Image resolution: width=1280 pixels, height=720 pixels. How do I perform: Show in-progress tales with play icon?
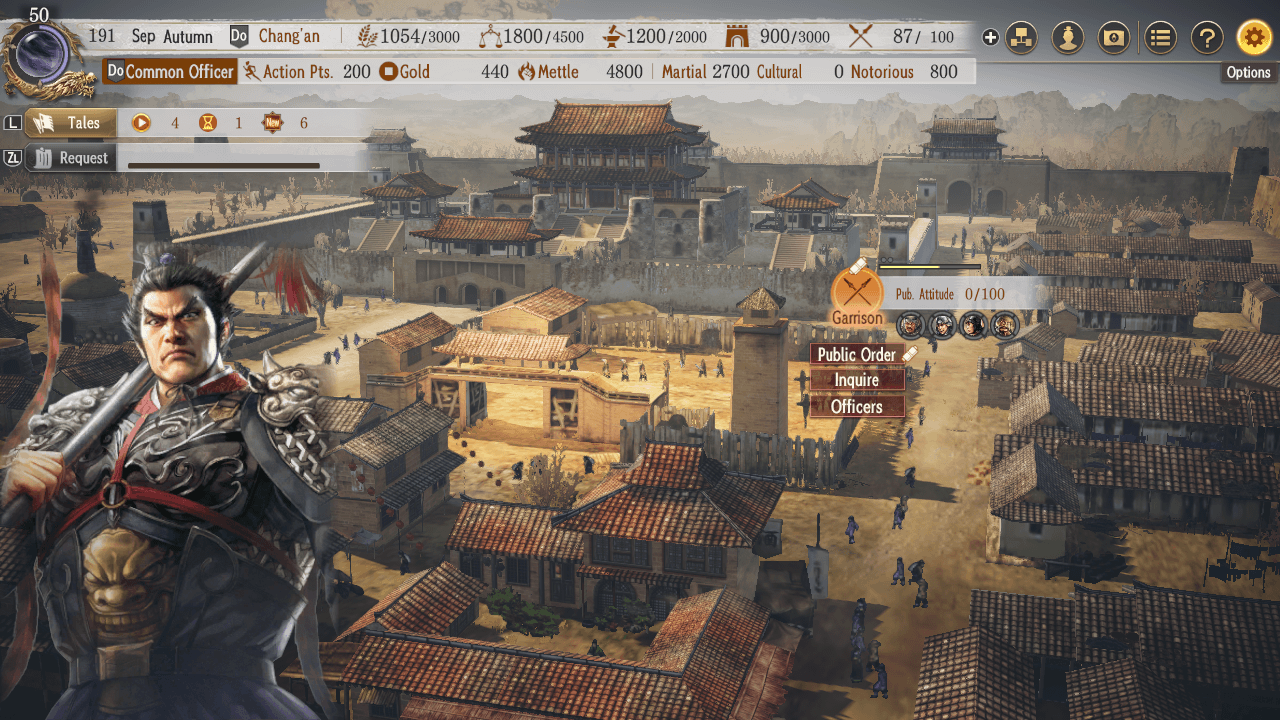point(142,123)
